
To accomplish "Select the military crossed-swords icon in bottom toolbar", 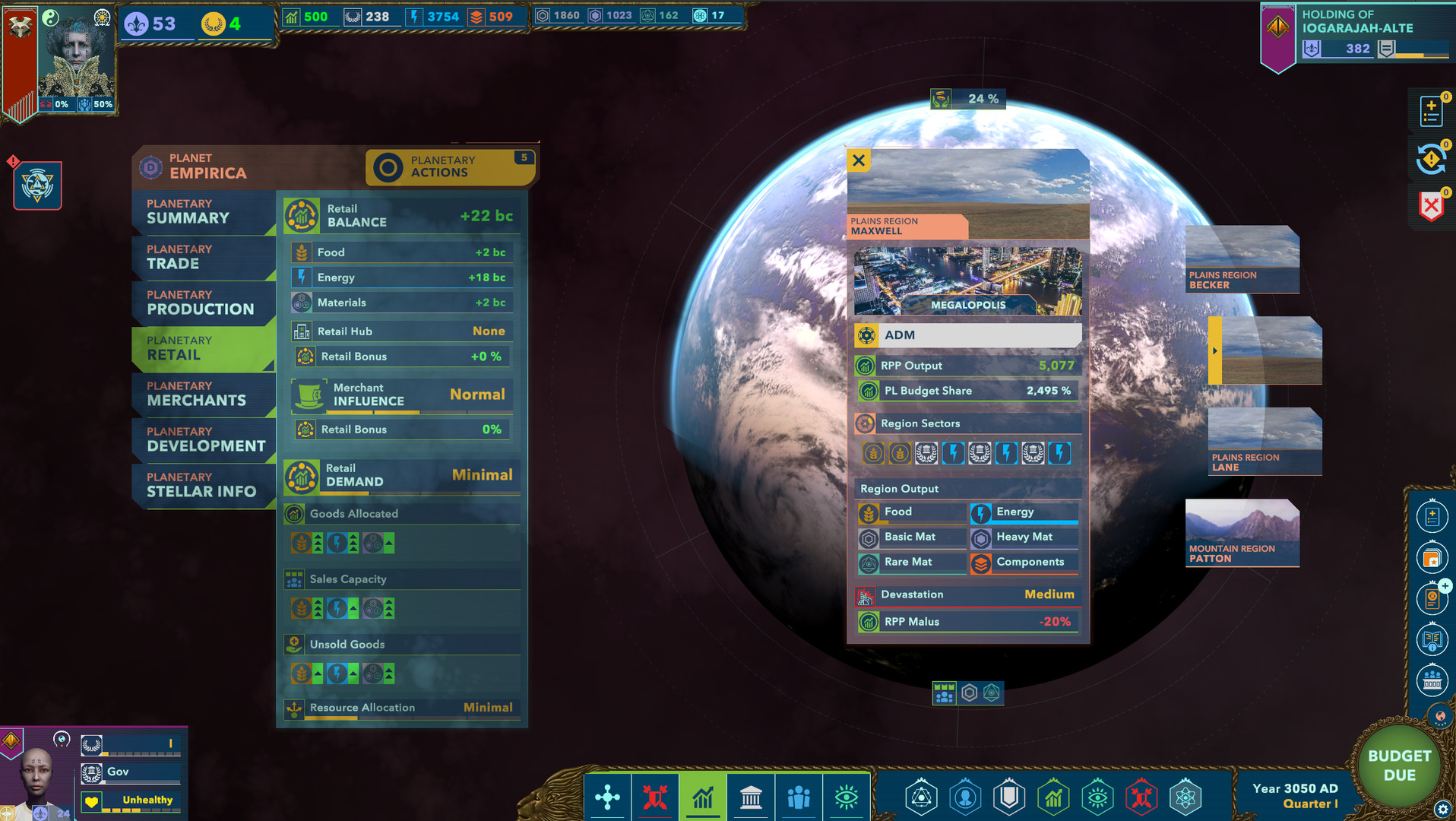I will [x=655, y=797].
